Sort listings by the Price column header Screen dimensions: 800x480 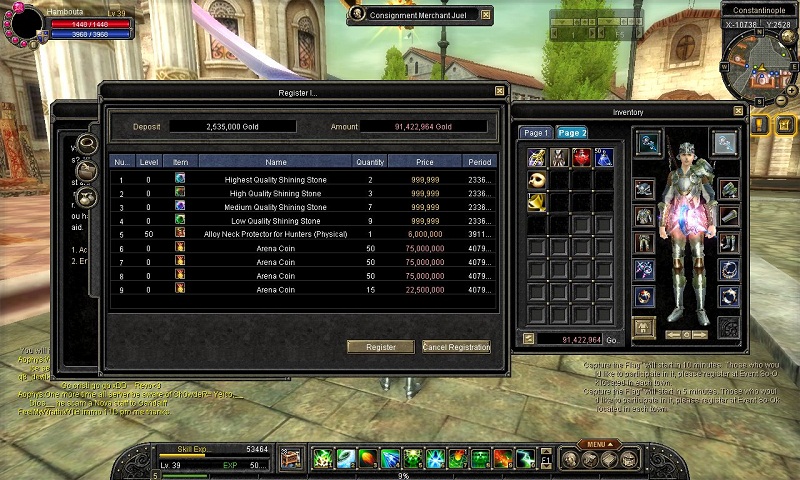pos(425,161)
